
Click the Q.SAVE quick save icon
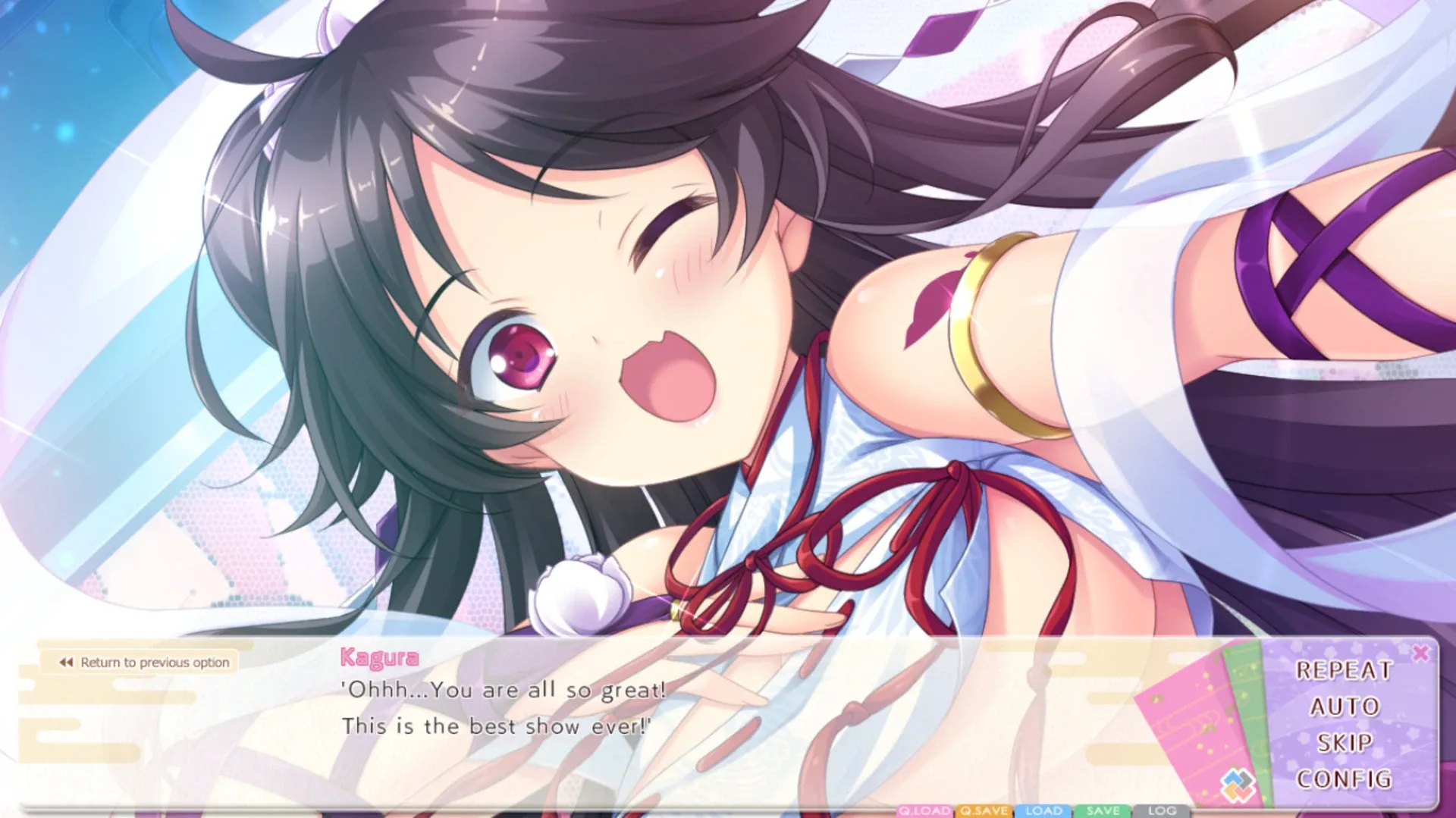pos(983,812)
